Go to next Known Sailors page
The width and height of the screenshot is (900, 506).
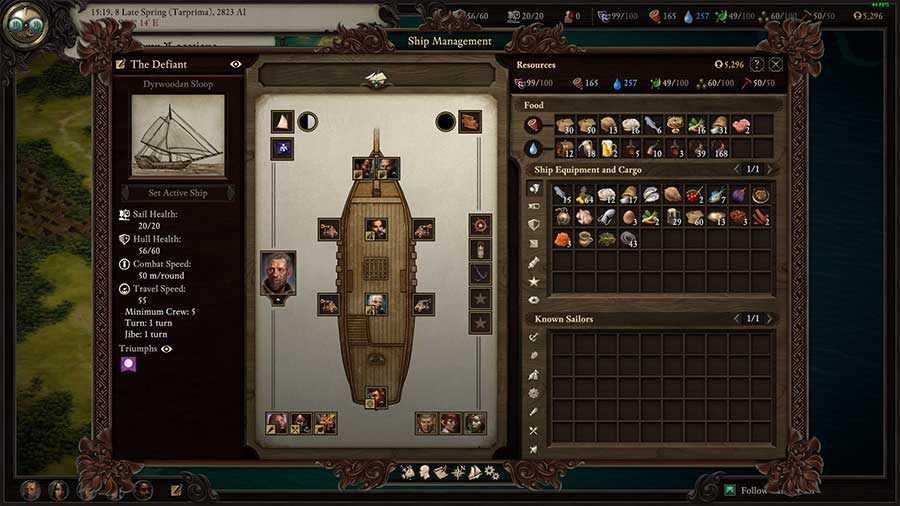click(x=768, y=319)
